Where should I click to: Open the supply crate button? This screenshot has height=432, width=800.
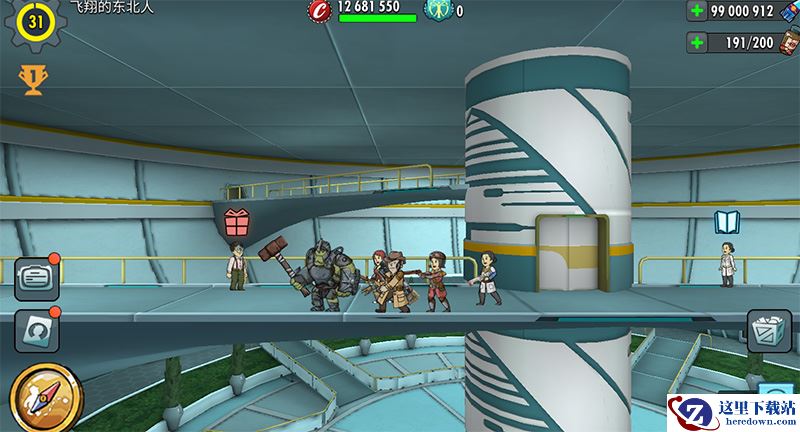point(769,331)
